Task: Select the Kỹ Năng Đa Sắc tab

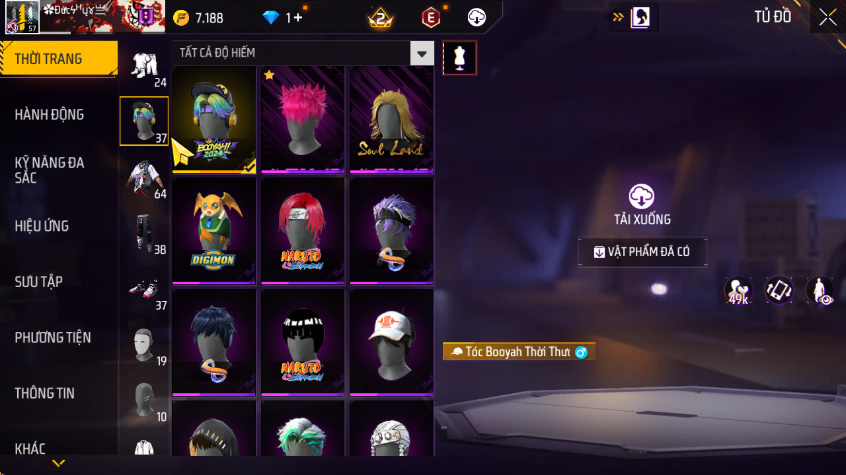Action: [x=50, y=170]
